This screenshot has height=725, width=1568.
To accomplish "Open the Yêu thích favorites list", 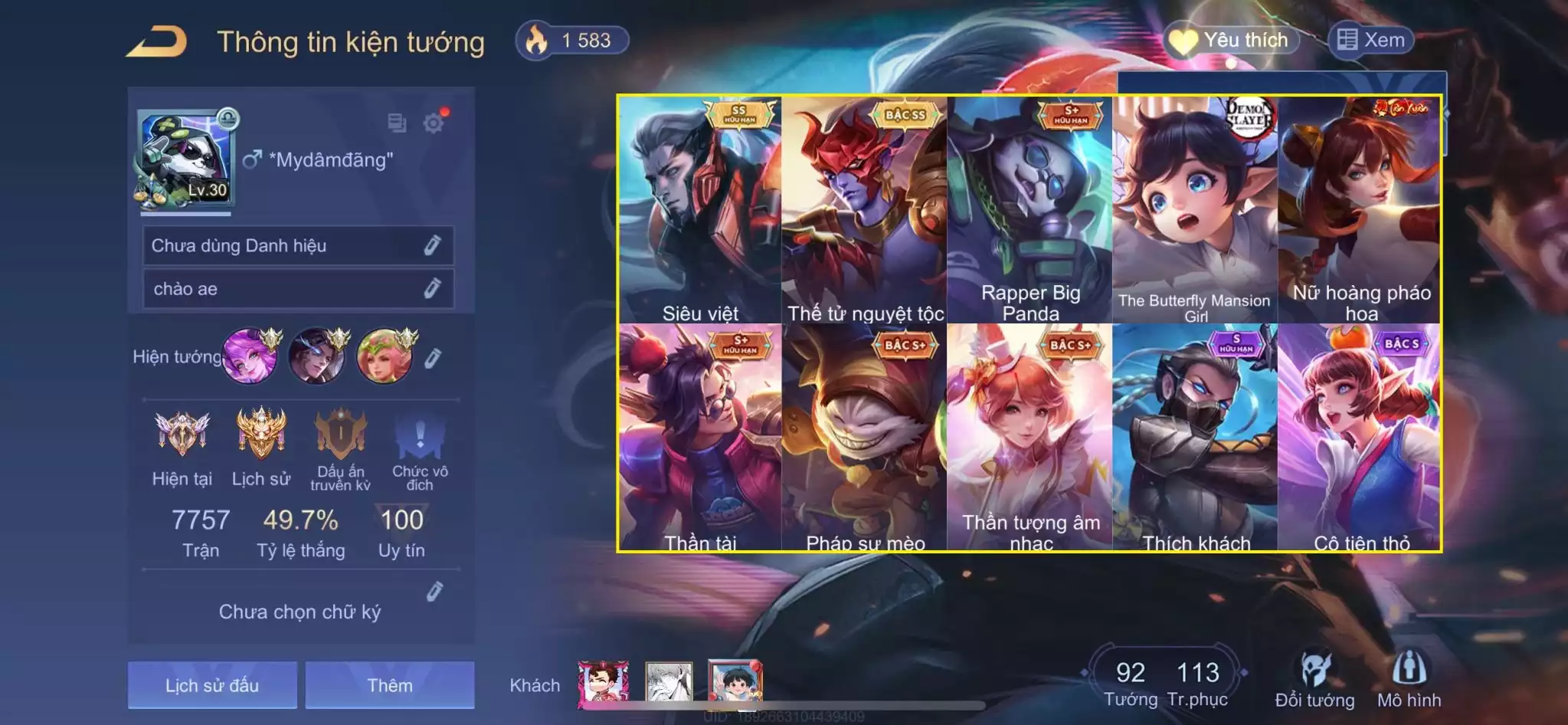I will (1231, 40).
